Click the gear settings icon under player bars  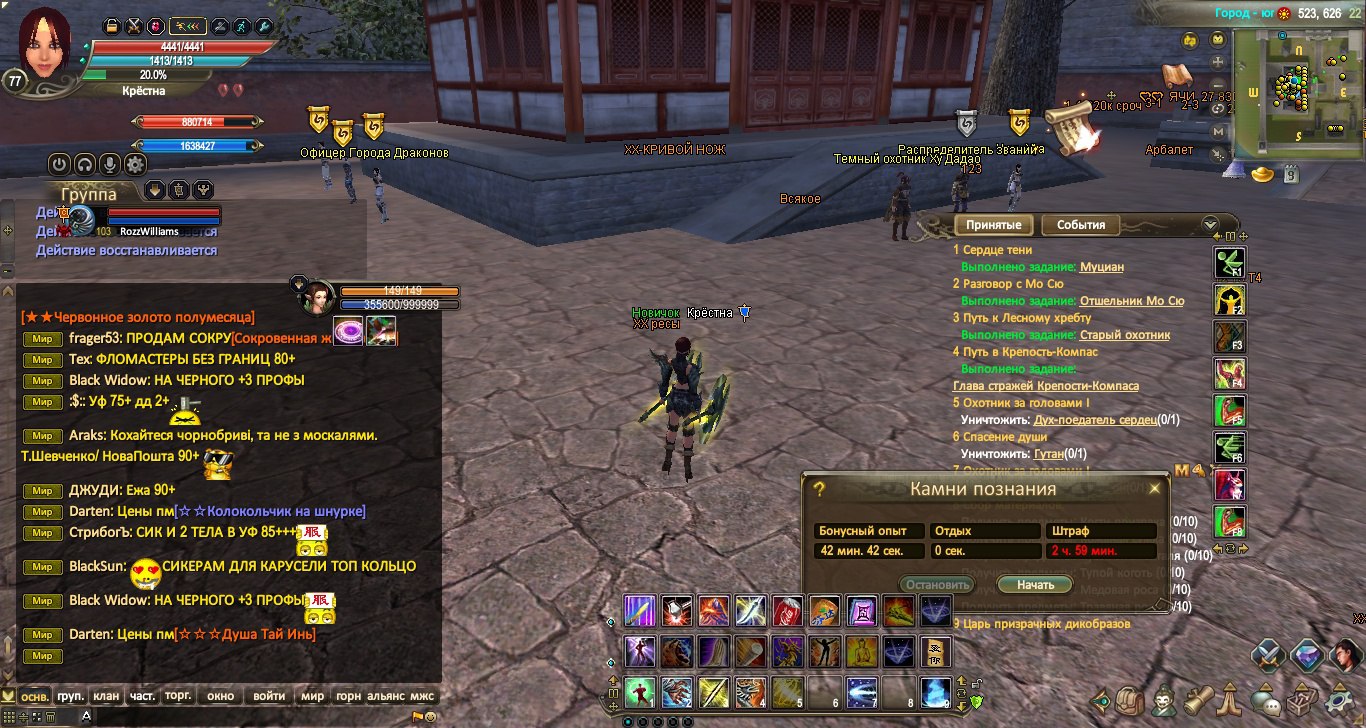point(135,164)
